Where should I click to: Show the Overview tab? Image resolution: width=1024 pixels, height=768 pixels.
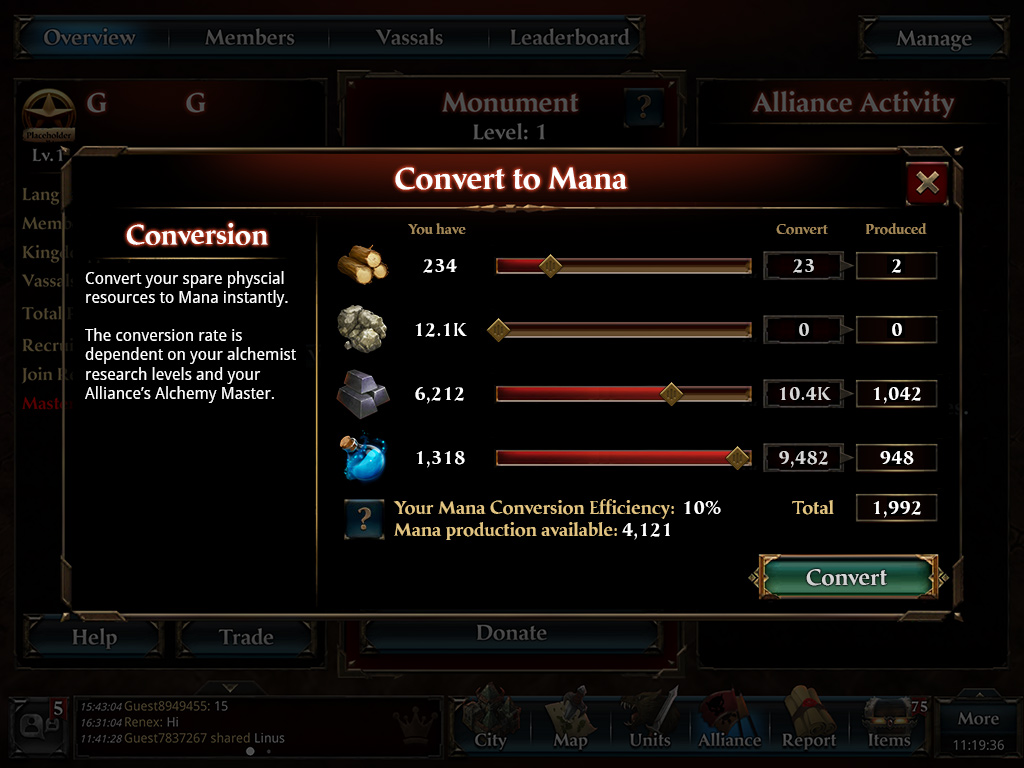pyautogui.click(x=90, y=38)
